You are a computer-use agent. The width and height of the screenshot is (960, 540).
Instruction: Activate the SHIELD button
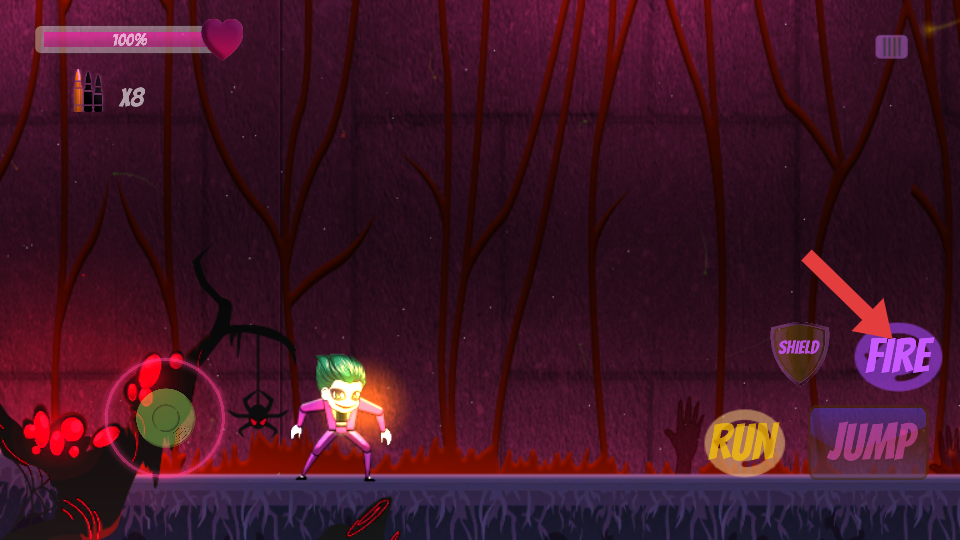point(799,350)
